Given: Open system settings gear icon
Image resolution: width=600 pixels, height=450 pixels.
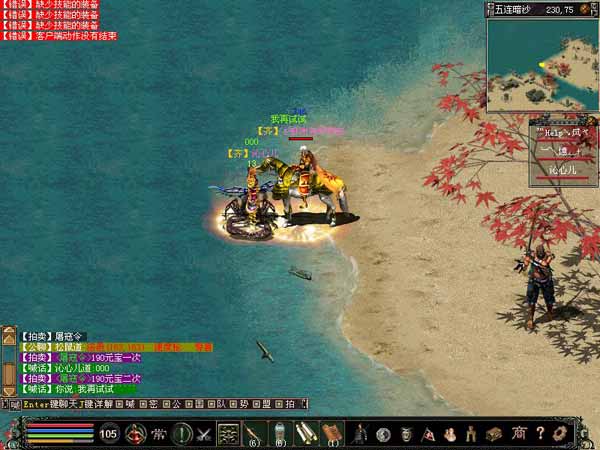Looking at the screenshot, I should tap(562, 434).
